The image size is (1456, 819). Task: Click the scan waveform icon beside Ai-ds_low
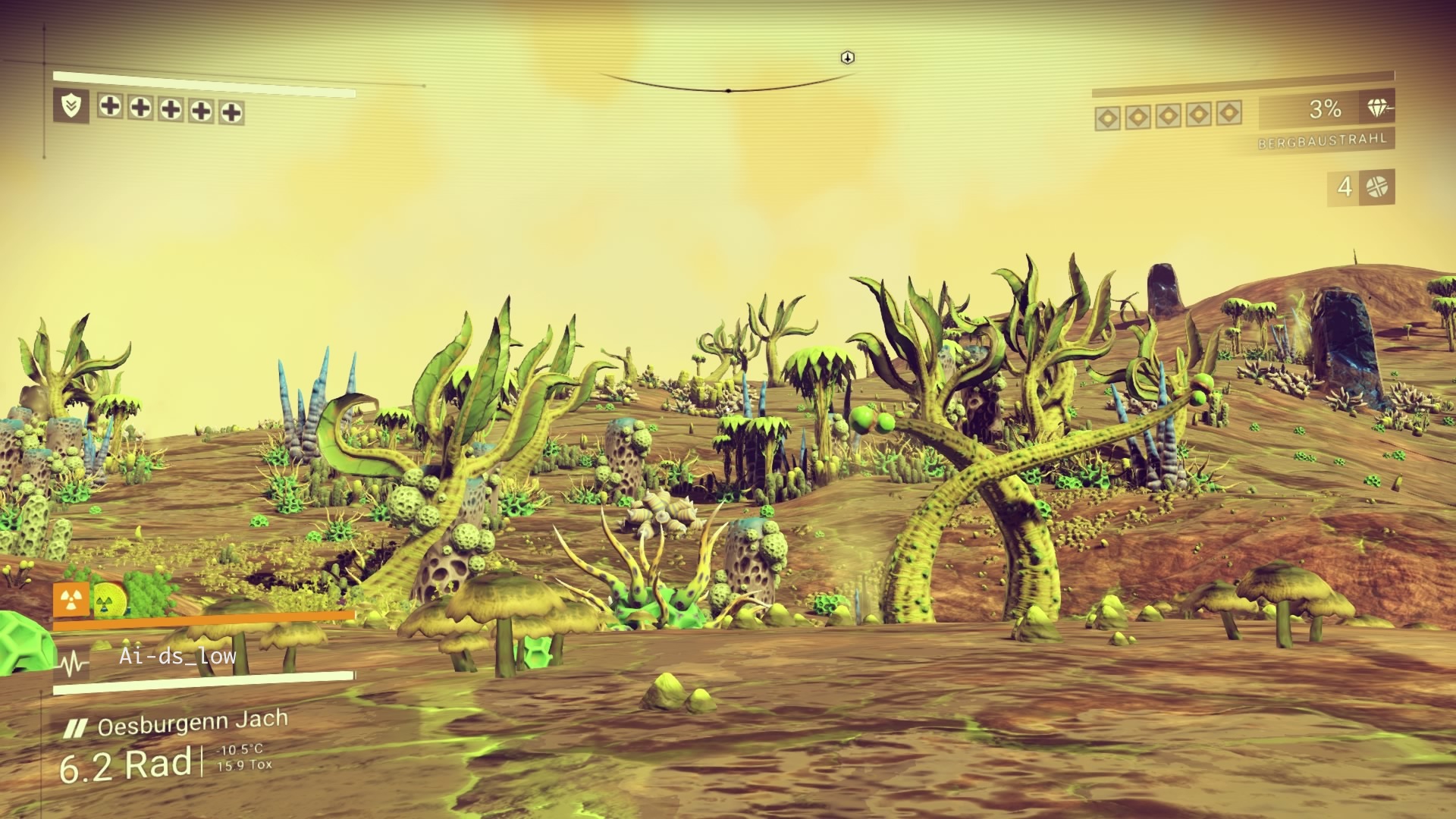tap(74, 666)
